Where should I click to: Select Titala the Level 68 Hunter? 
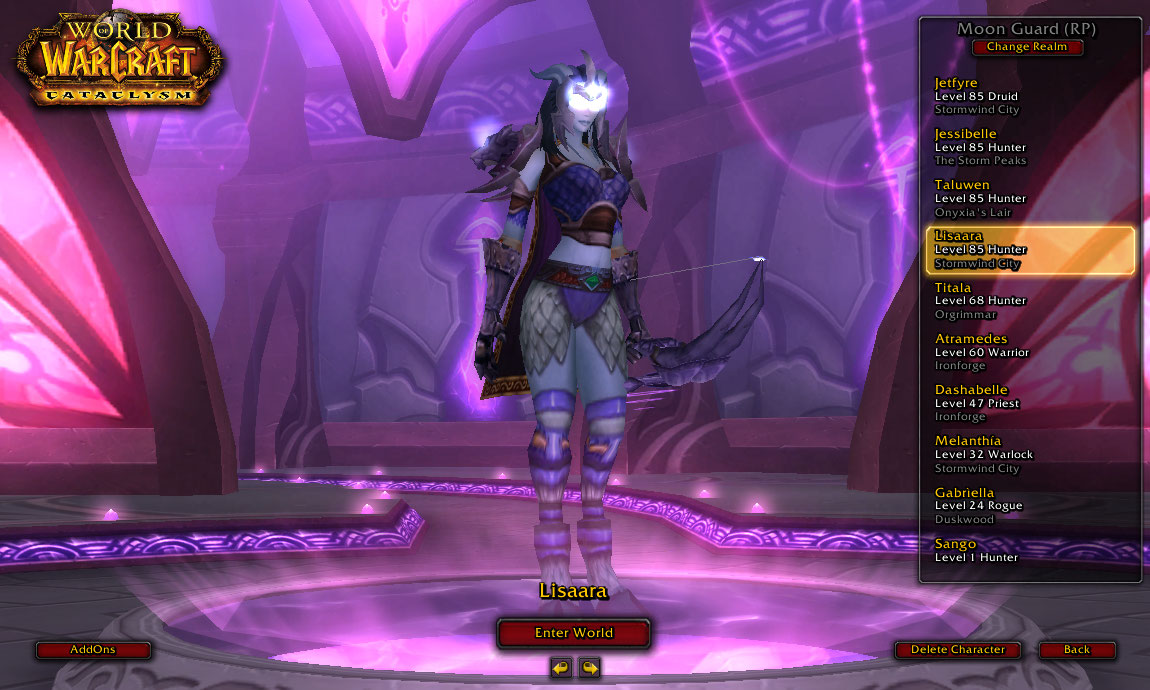[1030, 301]
